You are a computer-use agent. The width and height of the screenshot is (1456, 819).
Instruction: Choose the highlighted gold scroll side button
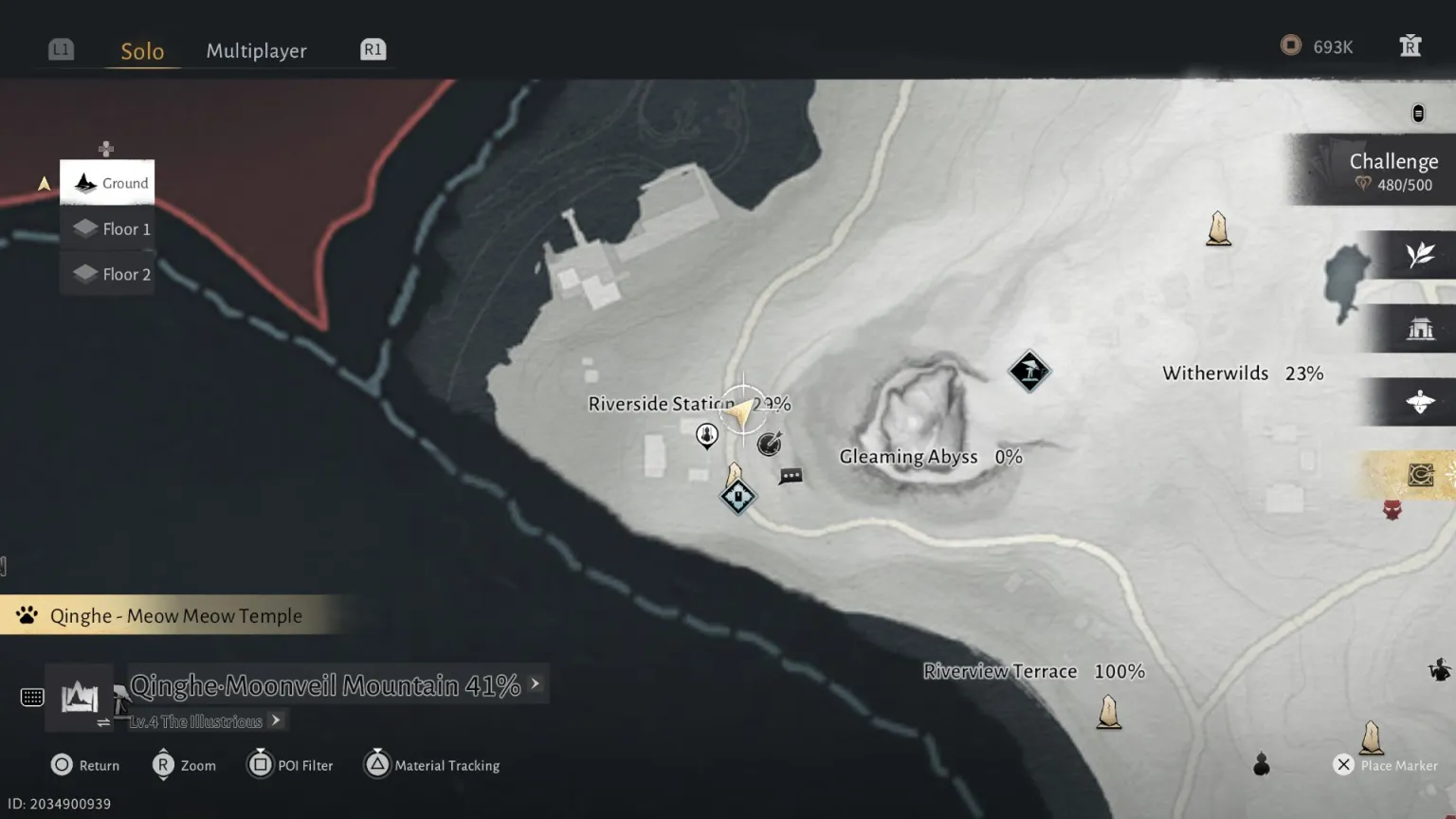coord(1419,474)
